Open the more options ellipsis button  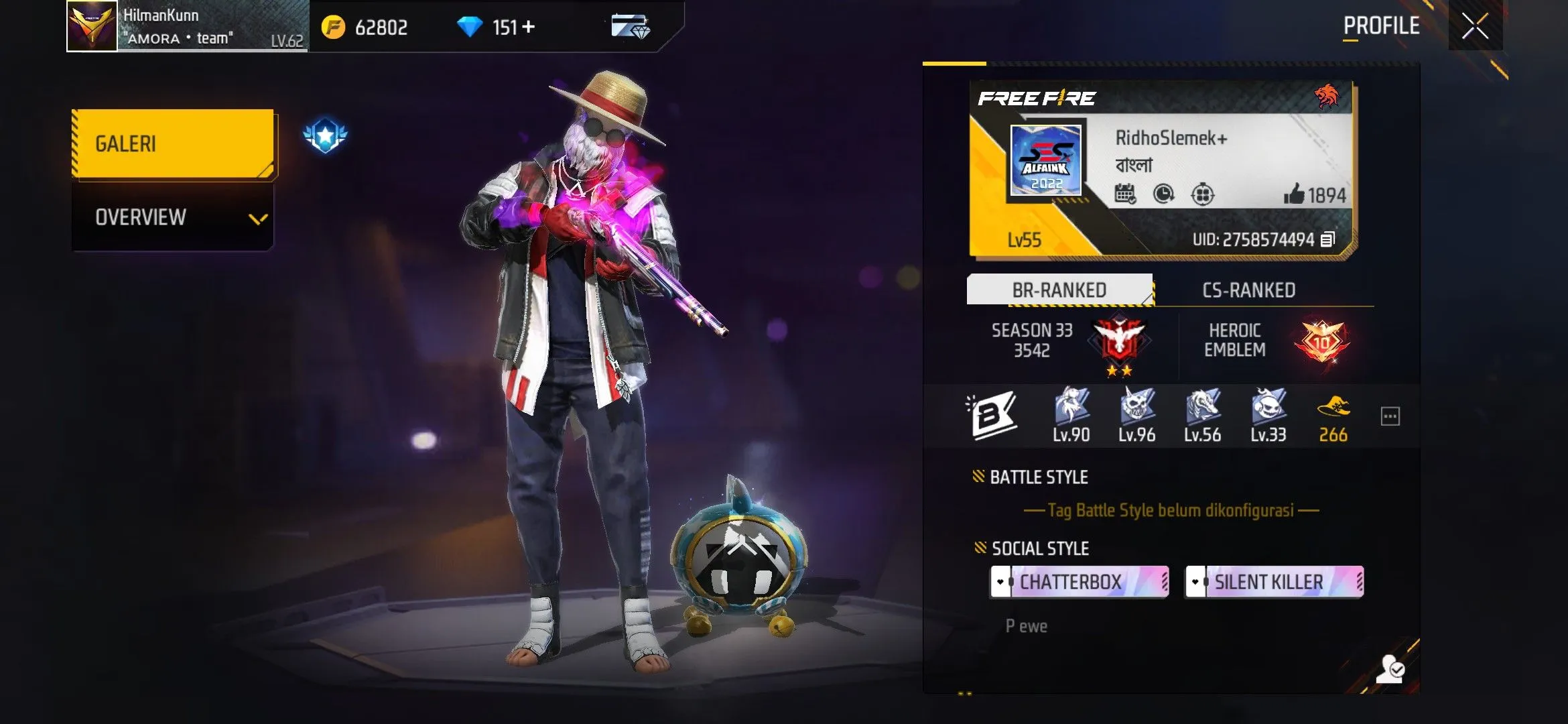[x=1390, y=416]
